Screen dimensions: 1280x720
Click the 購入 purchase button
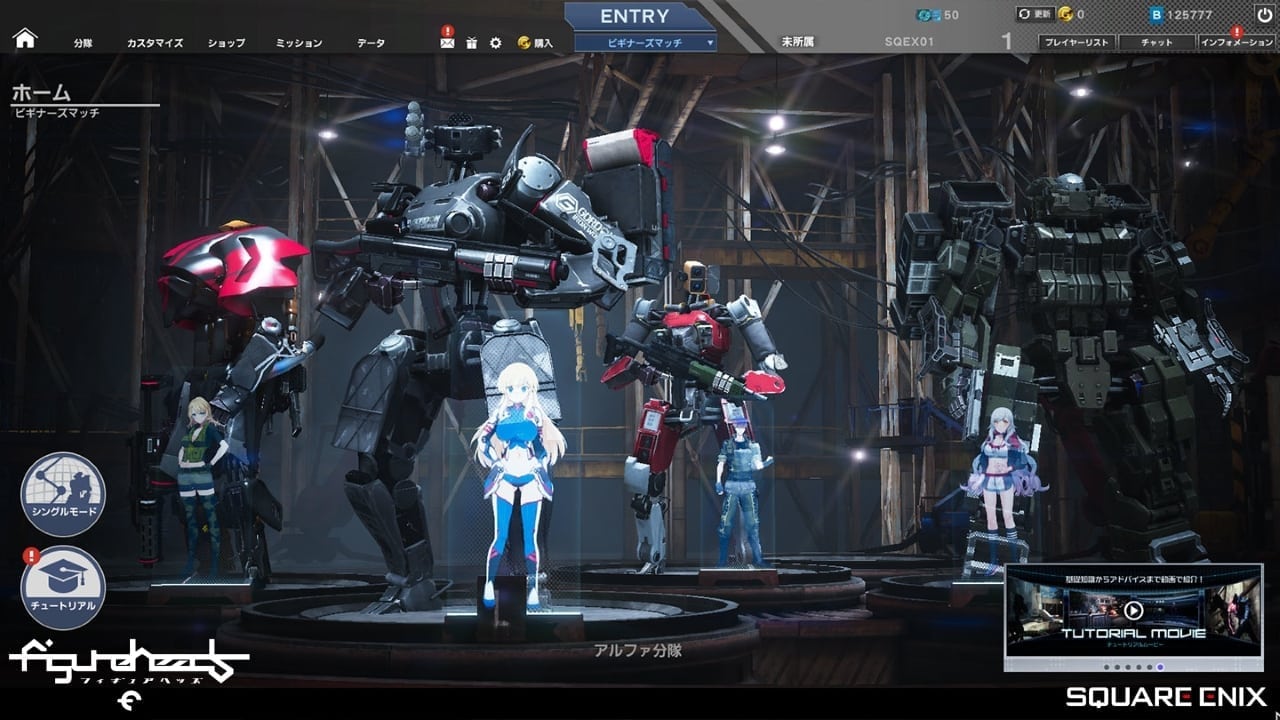coord(536,43)
